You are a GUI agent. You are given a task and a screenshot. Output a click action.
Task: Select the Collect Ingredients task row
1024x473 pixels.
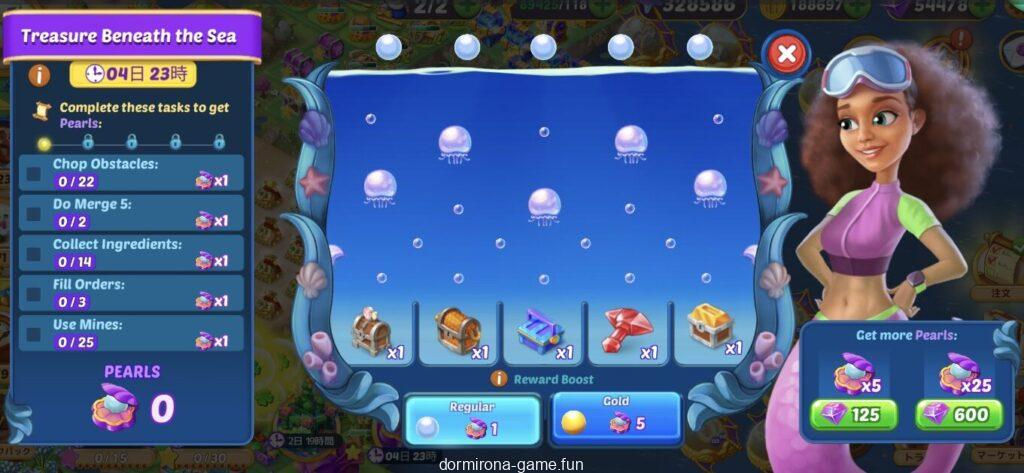point(131,252)
